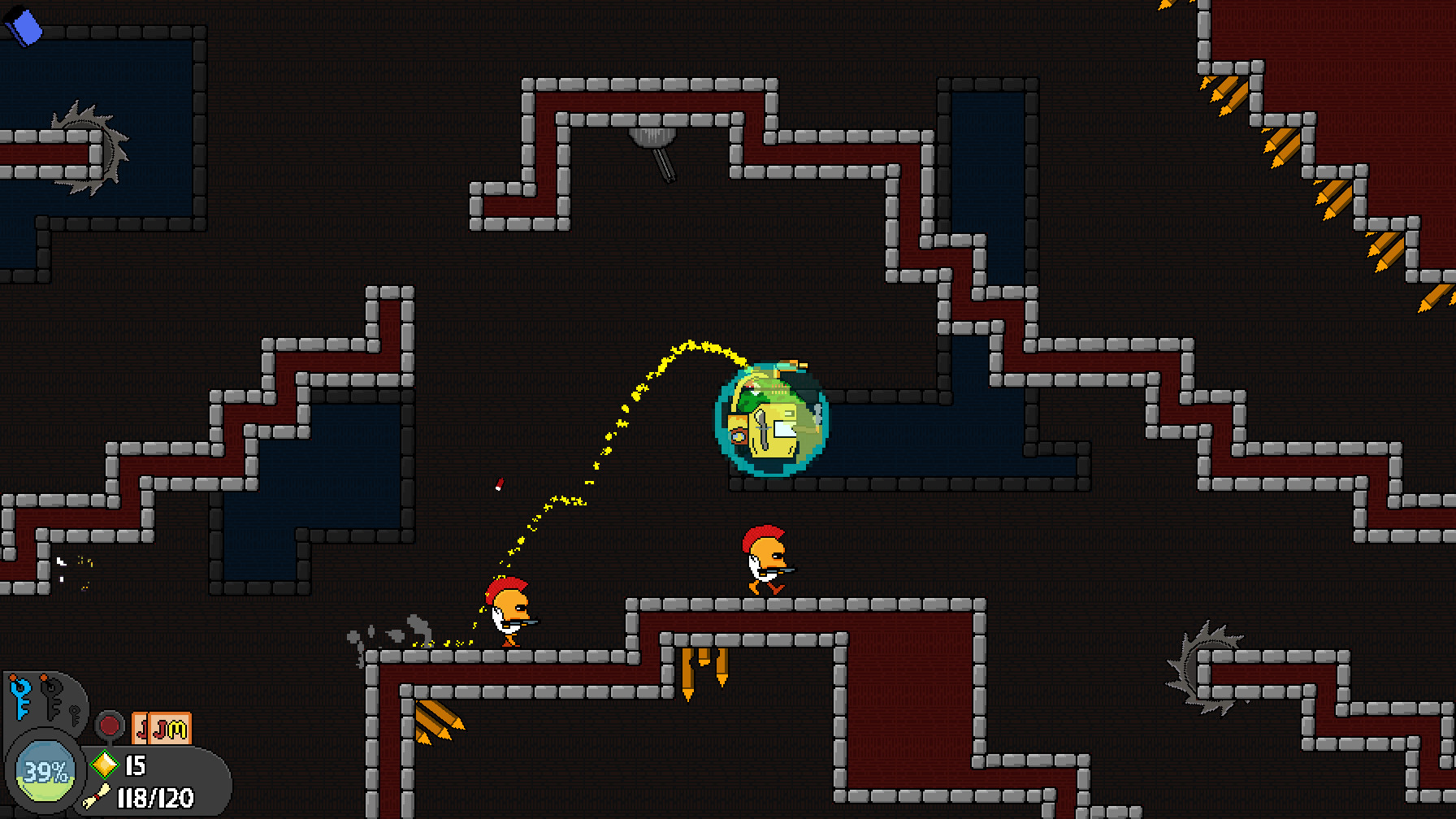Click the yellow letter M tile
The height and width of the screenshot is (819, 1456).
click(x=177, y=730)
